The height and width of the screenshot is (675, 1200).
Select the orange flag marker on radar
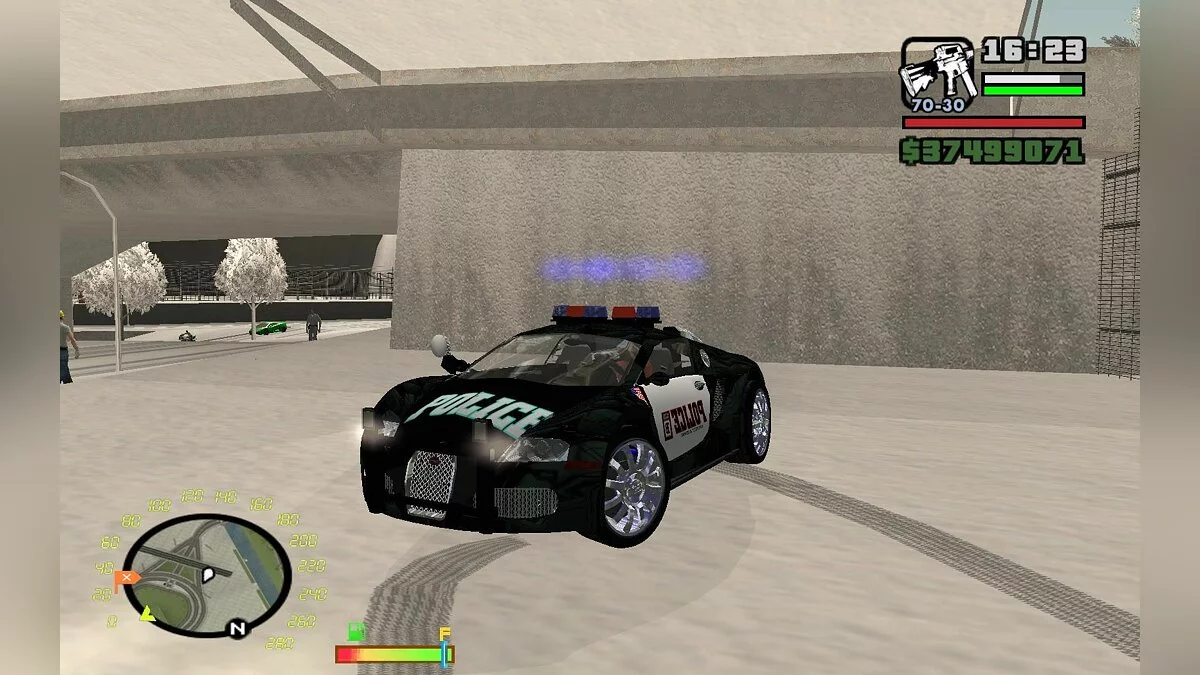pos(125,578)
